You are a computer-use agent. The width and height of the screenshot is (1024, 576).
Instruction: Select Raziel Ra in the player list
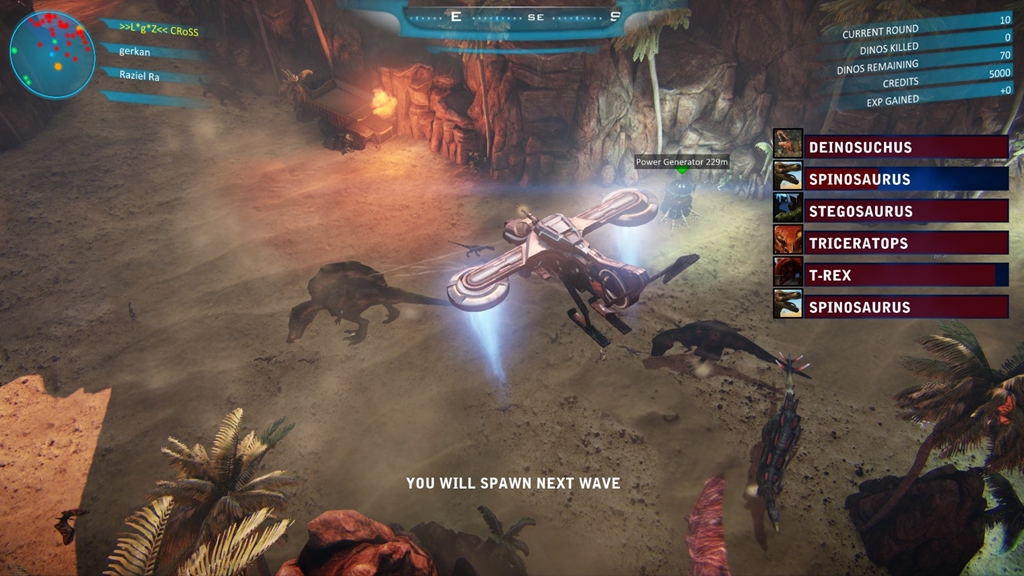coord(139,75)
